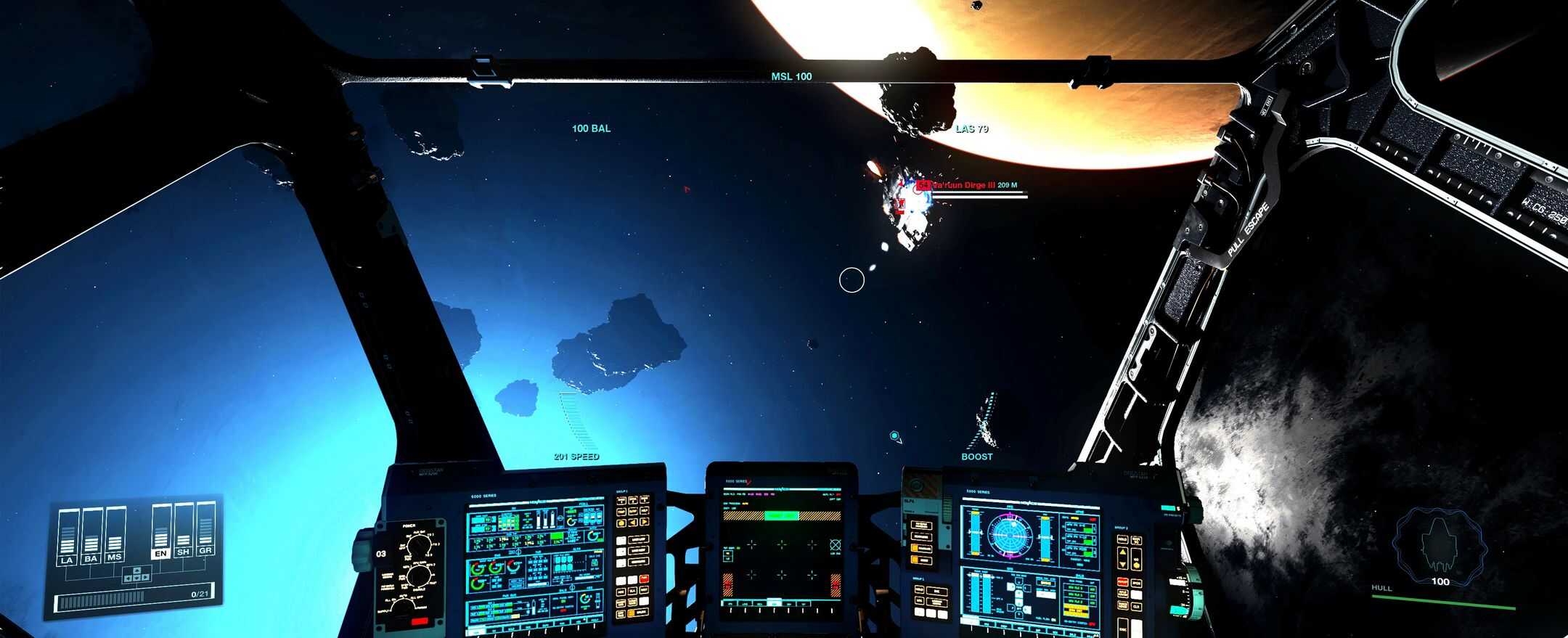Viewport: 1568px width, 638px height.
Task: Click the left arrow on the power pad
Action: pyautogui.click(x=128, y=578)
